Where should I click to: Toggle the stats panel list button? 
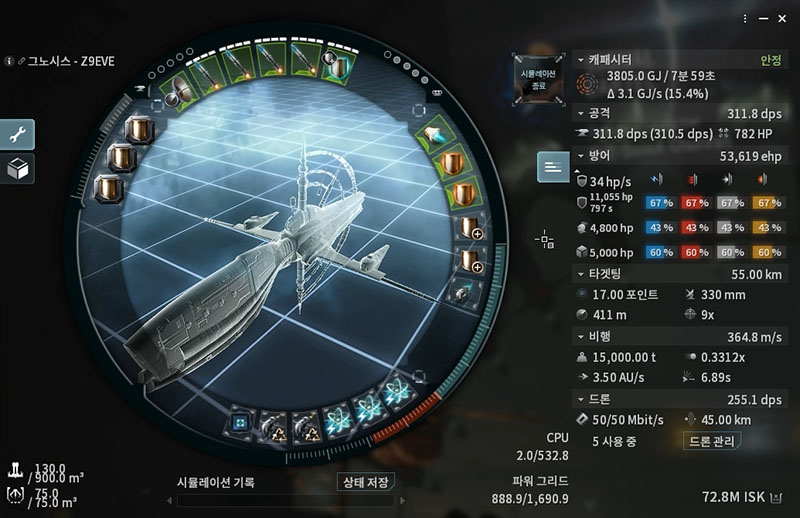pyautogui.click(x=553, y=167)
